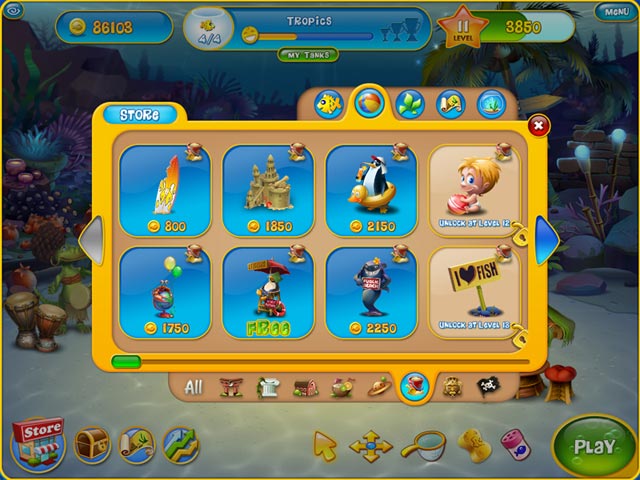Get the free lifeguard turtle item
The width and height of the screenshot is (640, 480).
pos(268,292)
